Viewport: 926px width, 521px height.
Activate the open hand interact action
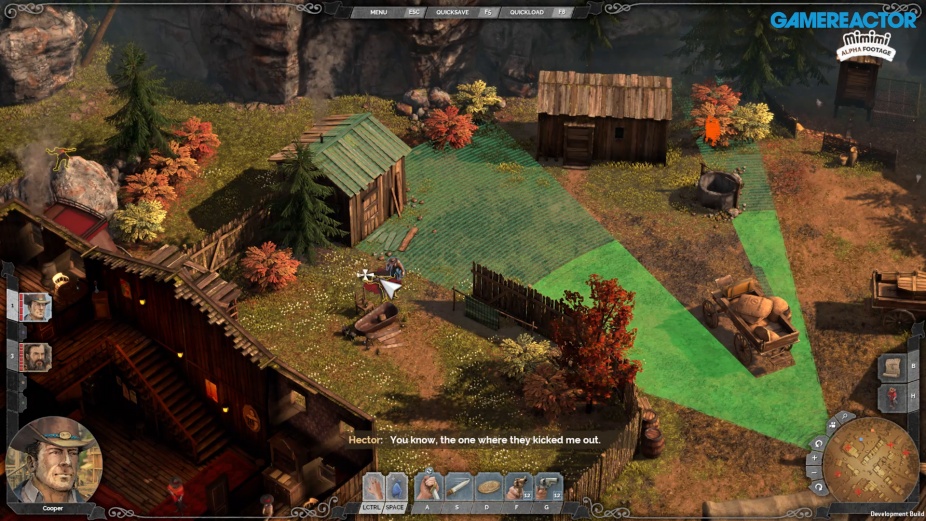372,487
